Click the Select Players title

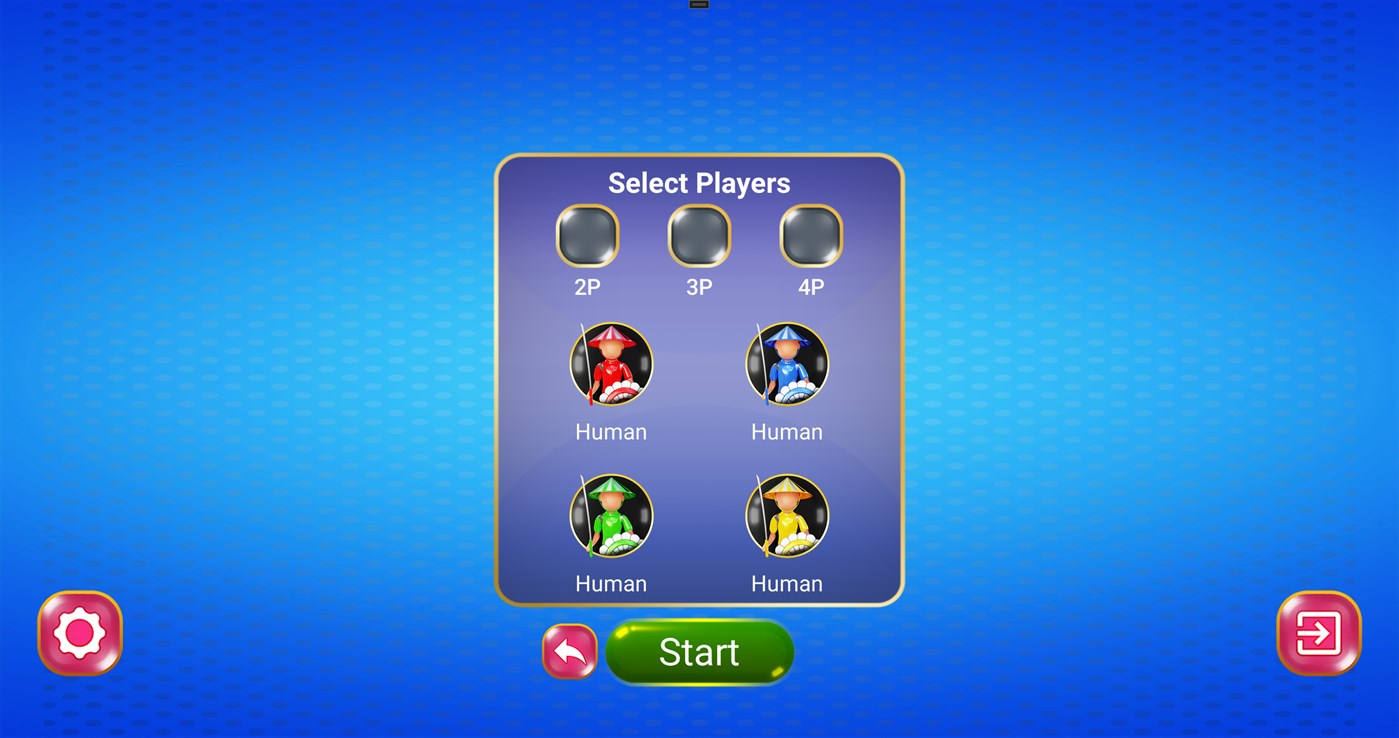[699, 183]
